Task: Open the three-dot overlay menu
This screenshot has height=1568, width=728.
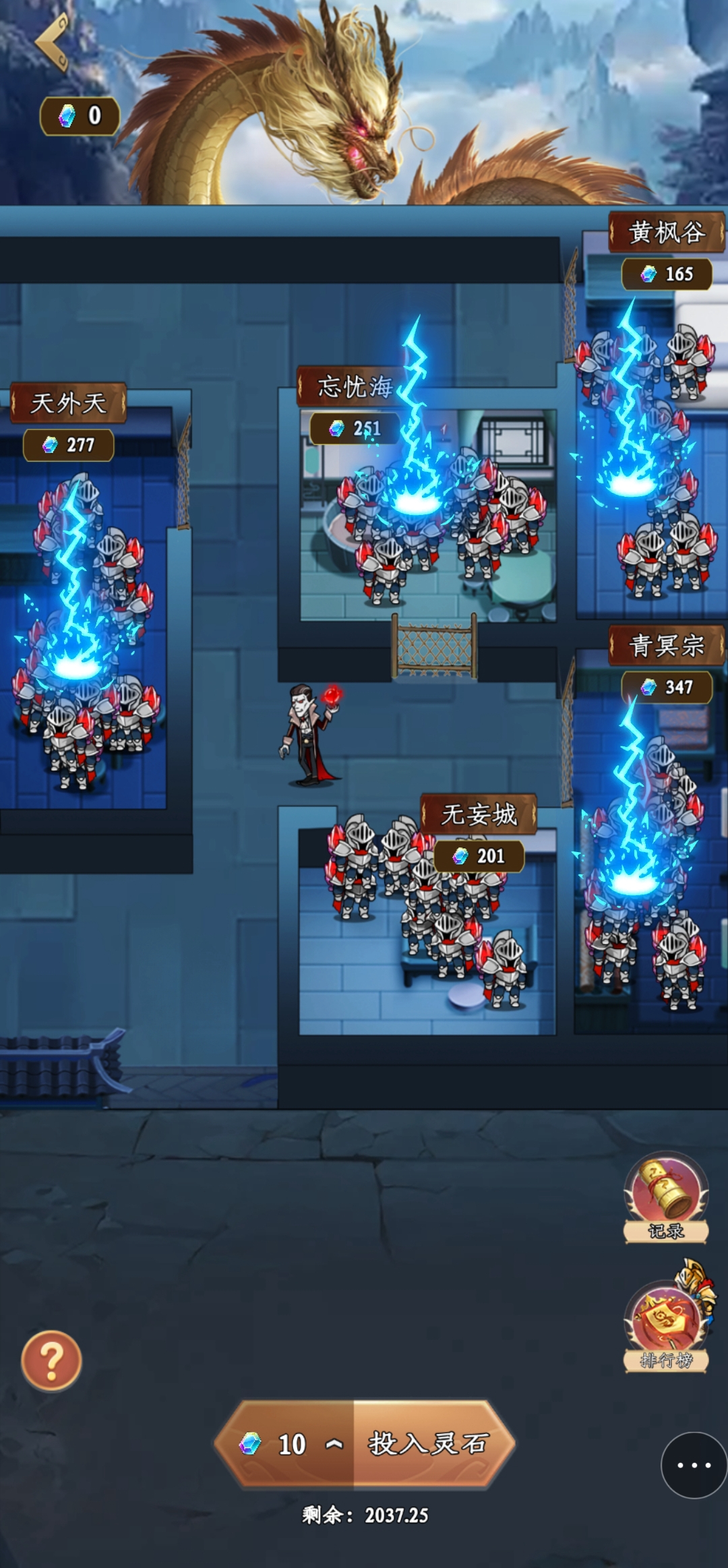Action: click(694, 1465)
